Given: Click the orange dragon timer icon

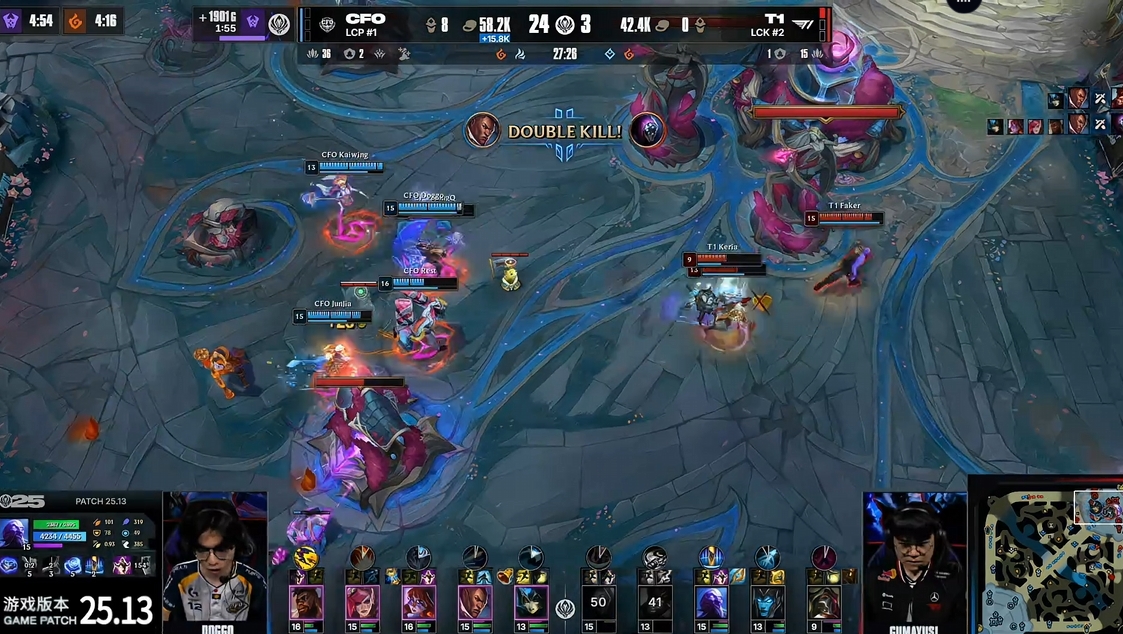Looking at the screenshot, I should tap(76, 20).
